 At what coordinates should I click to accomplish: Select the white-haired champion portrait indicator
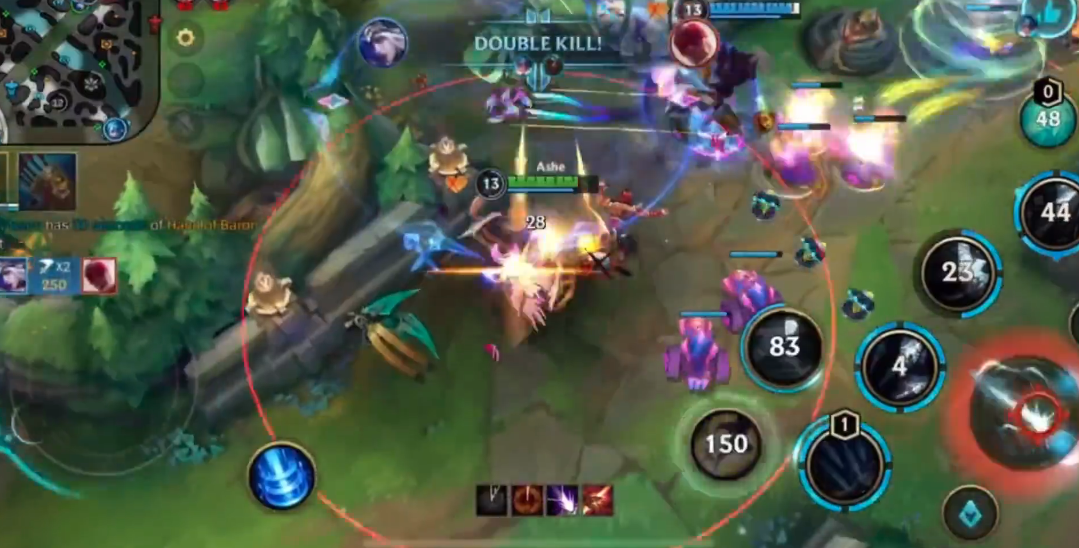(382, 43)
